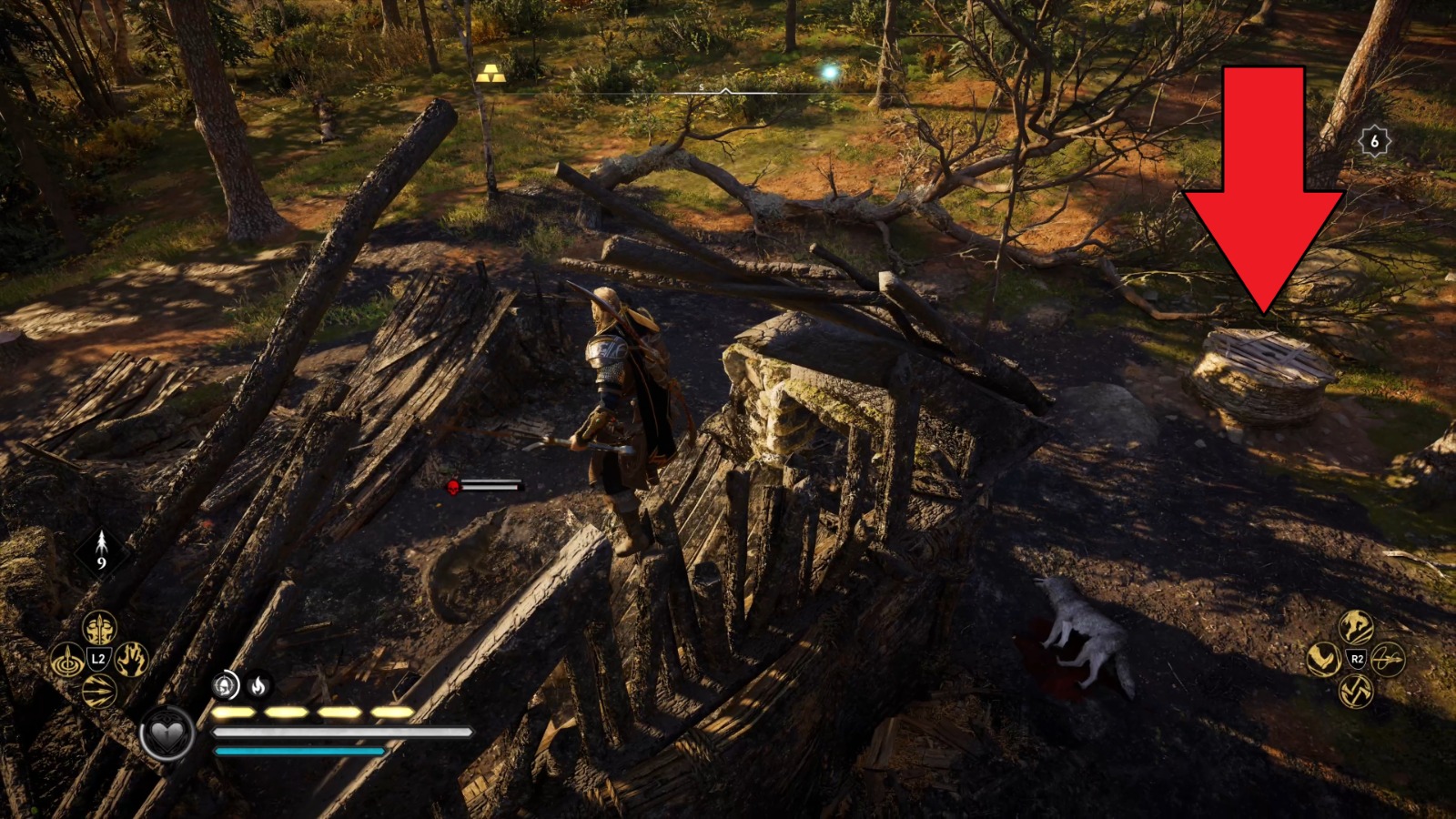Select the raven companion icon

pos(1323,660)
